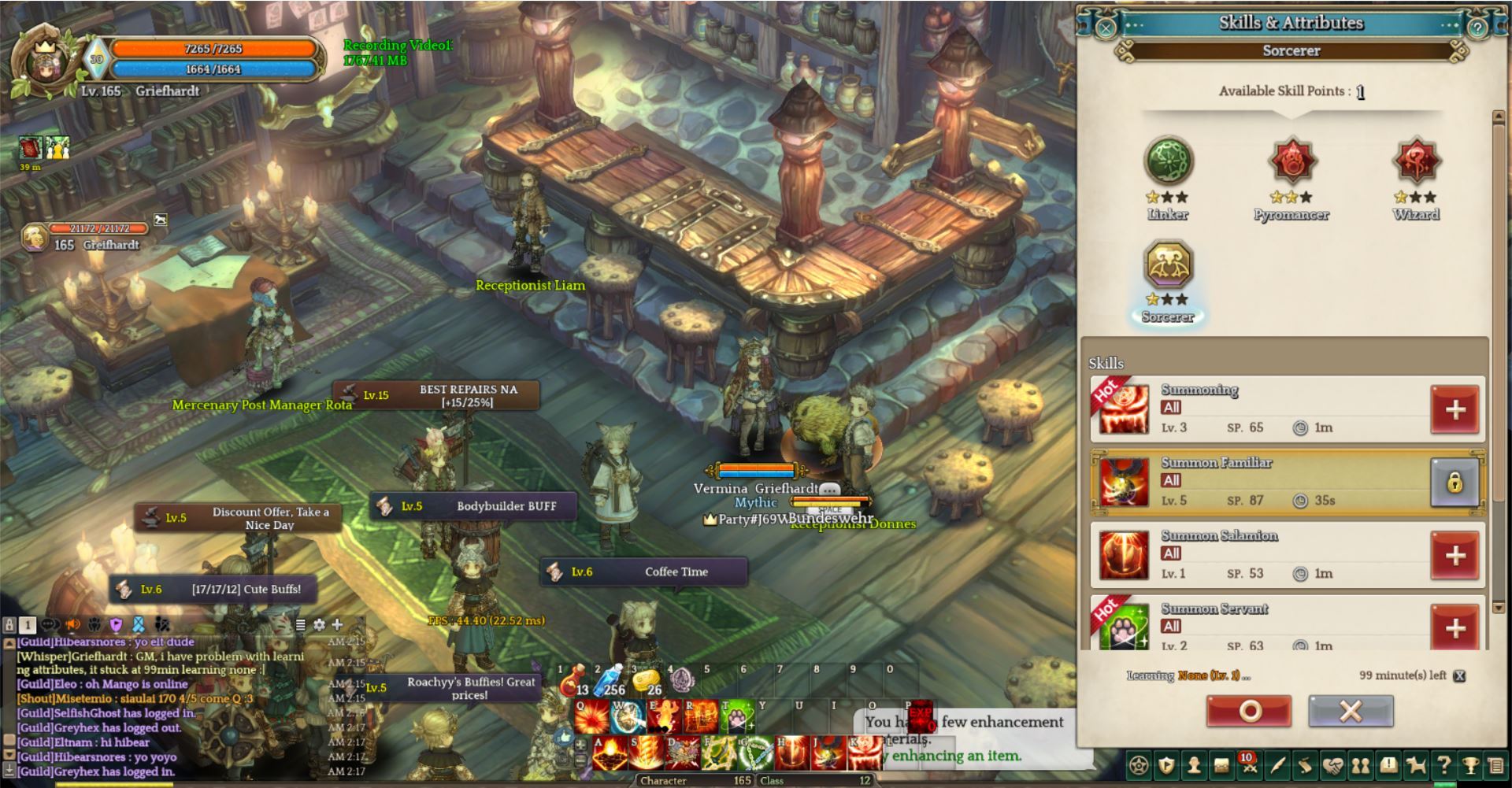Add a point to Summon Salamion

(x=1455, y=556)
